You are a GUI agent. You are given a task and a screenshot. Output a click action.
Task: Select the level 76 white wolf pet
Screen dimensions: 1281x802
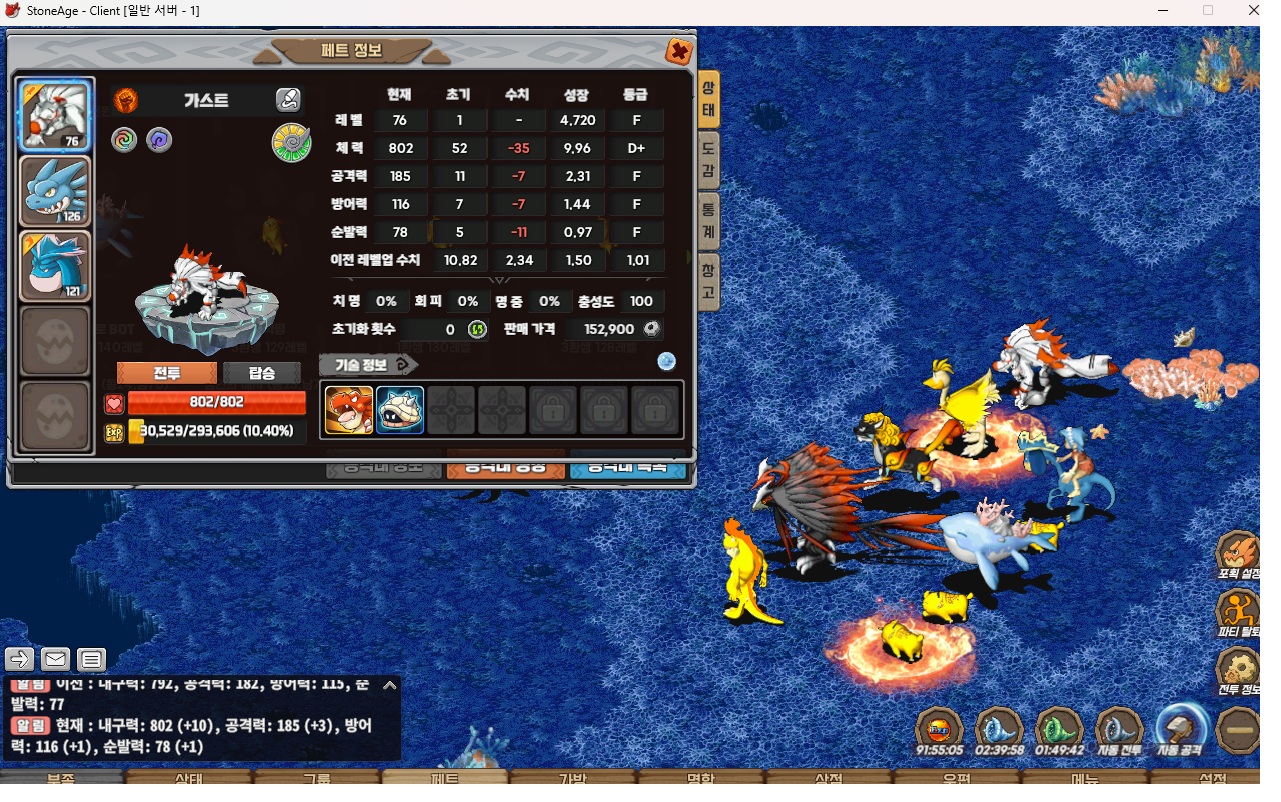coord(55,115)
